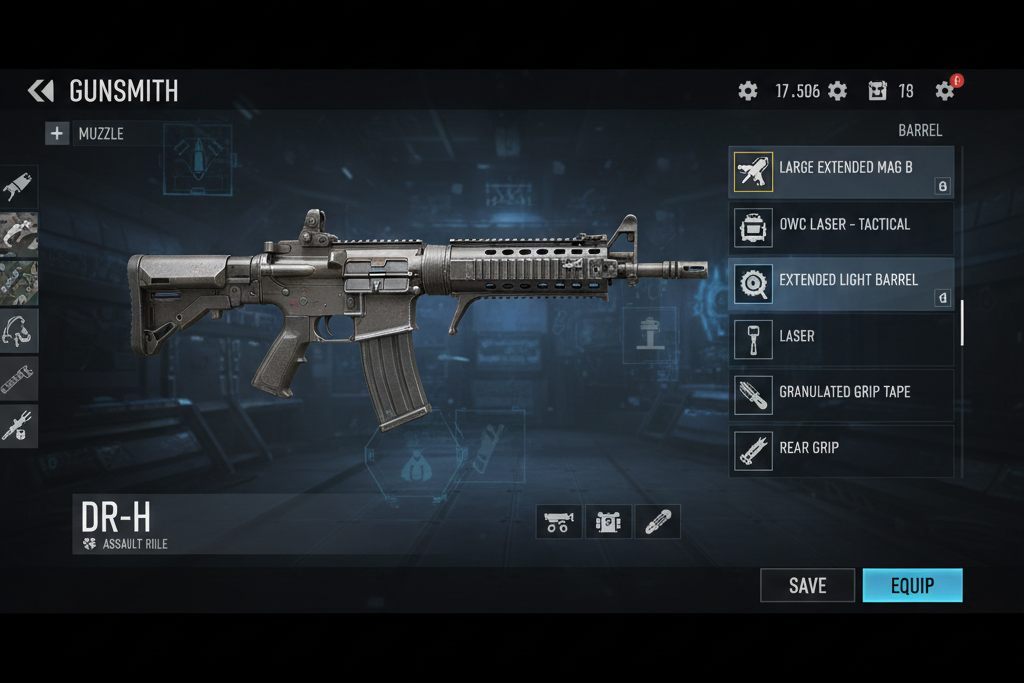Pick the Extended Light Barrel attachment

point(842,281)
